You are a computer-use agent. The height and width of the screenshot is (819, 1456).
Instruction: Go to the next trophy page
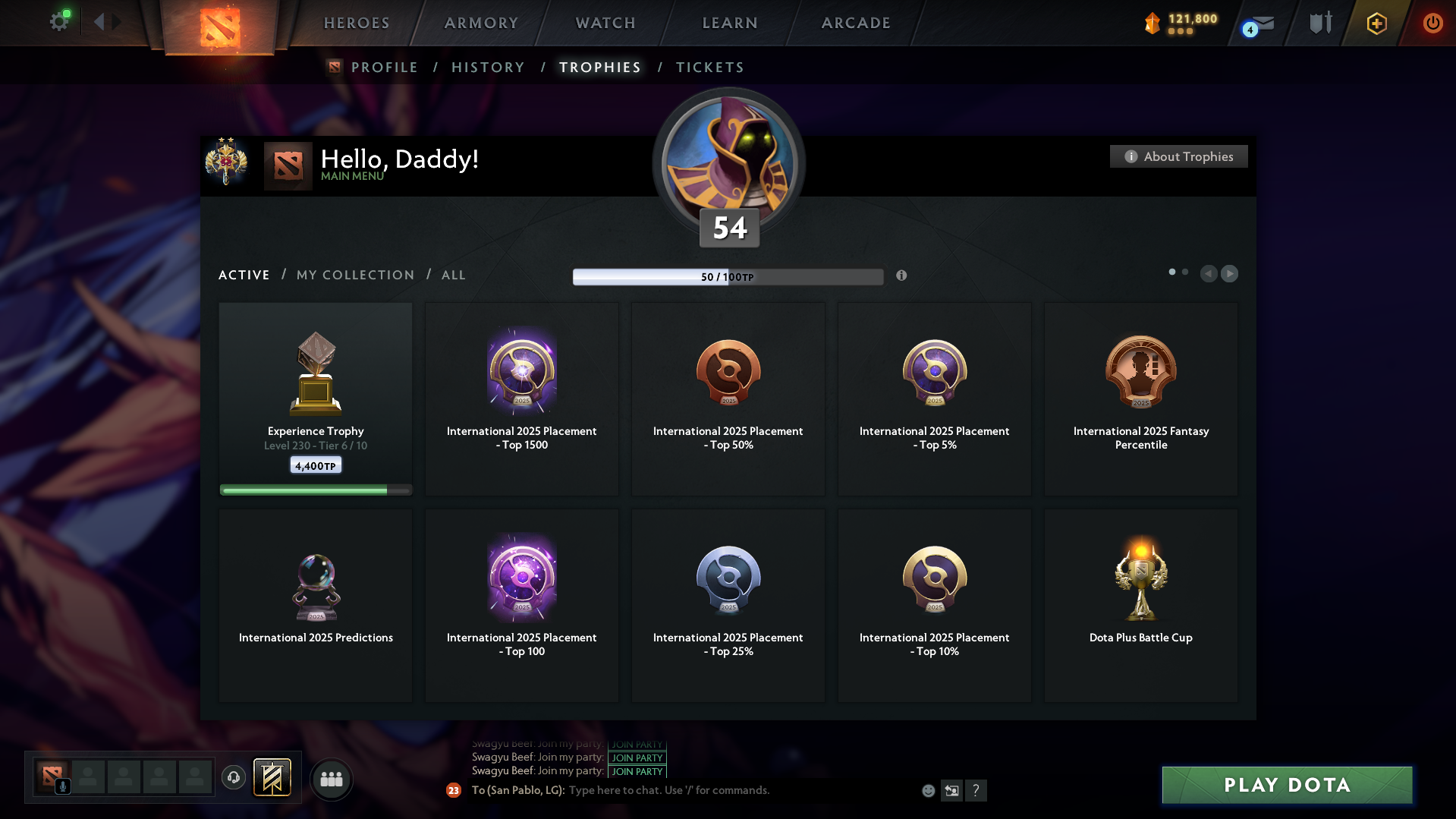[1229, 273]
